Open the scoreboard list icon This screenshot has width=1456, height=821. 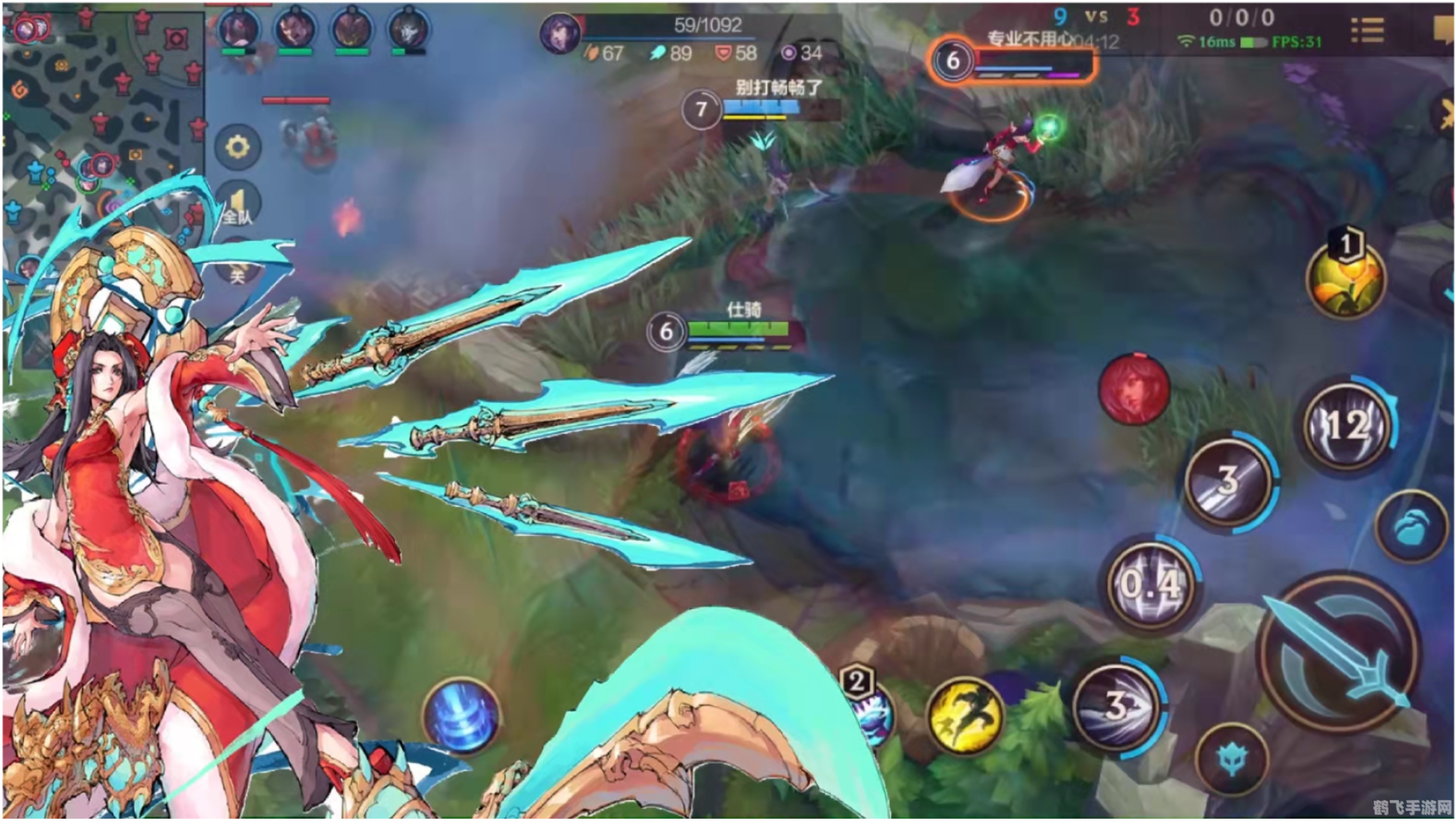tap(1367, 29)
